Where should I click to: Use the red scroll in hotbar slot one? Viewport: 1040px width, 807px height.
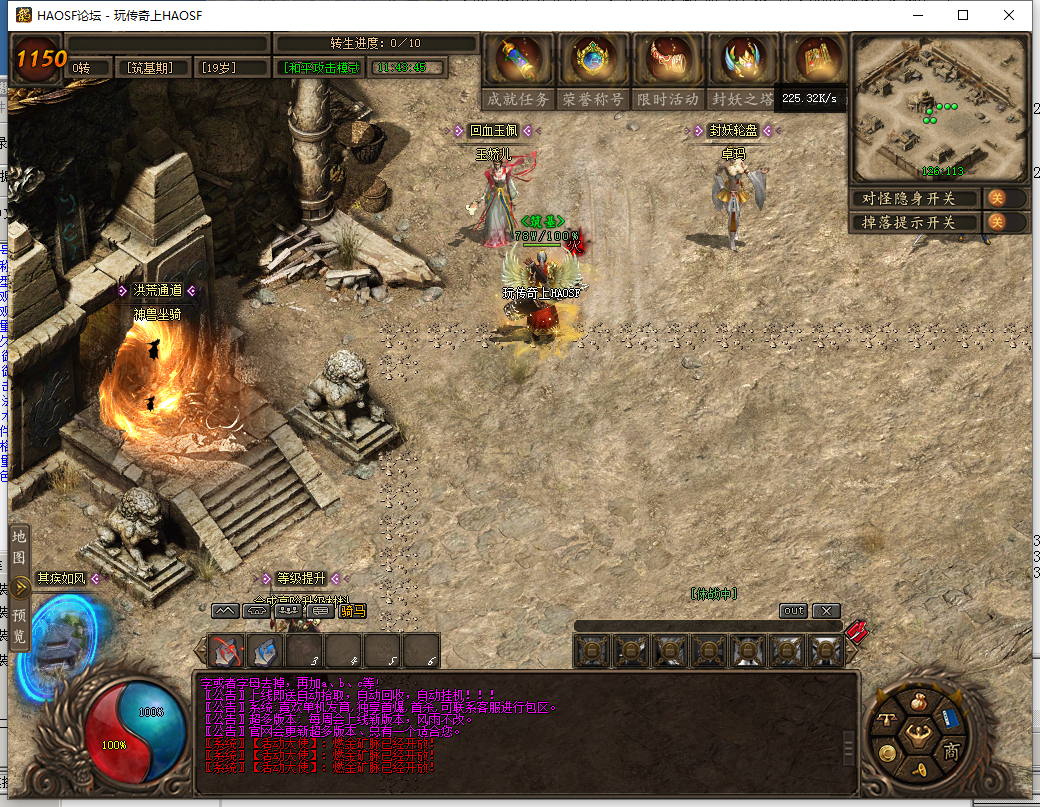(x=227, y=651)
